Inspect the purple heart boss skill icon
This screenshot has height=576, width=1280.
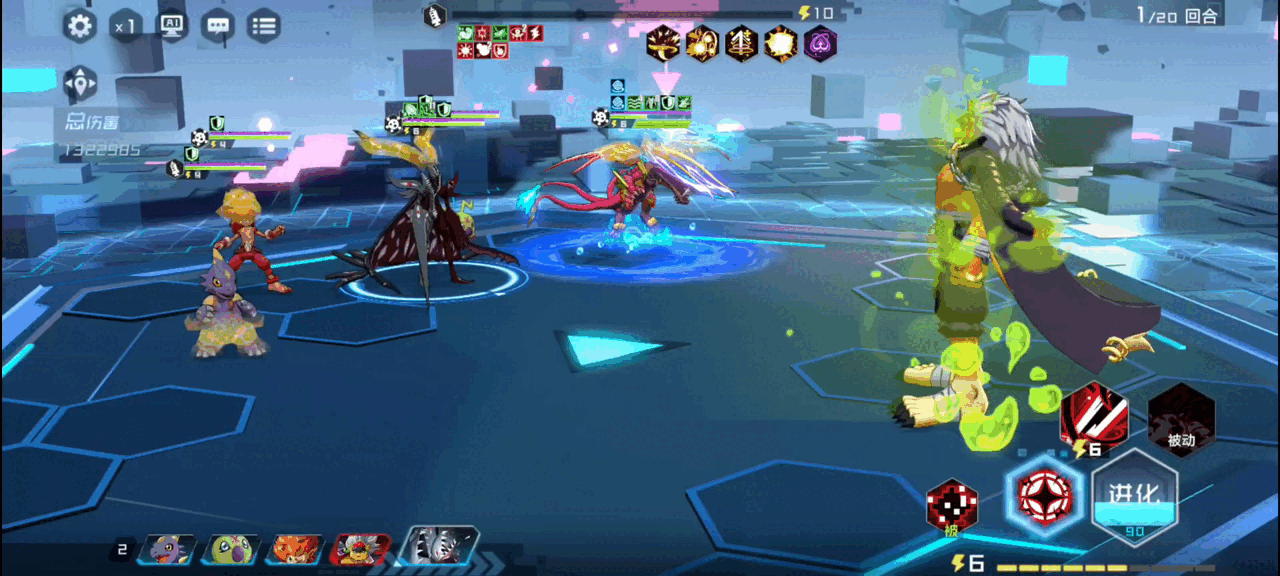click(820, 44)
